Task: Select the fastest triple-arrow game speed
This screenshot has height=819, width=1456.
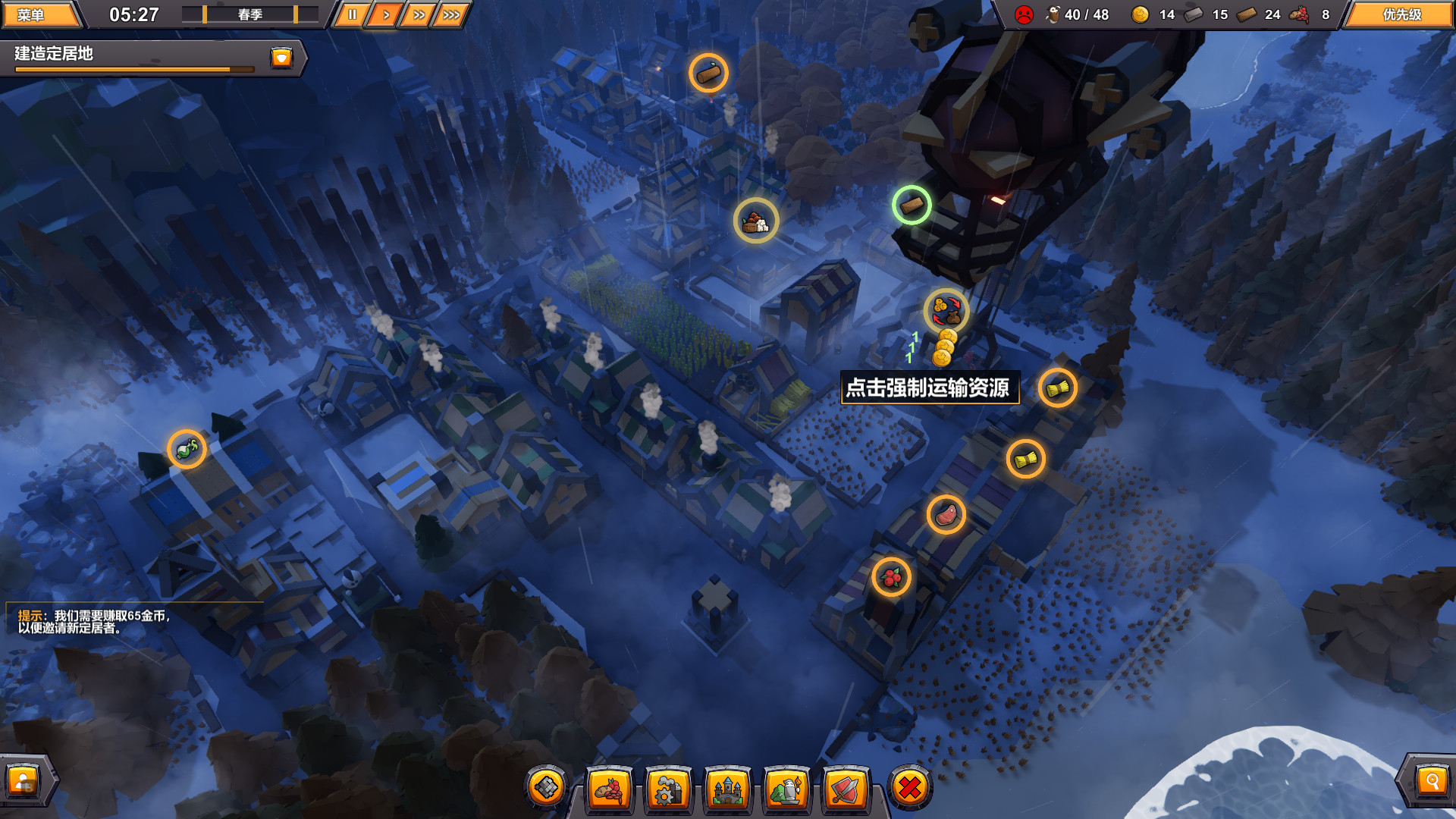Action: 451,13
